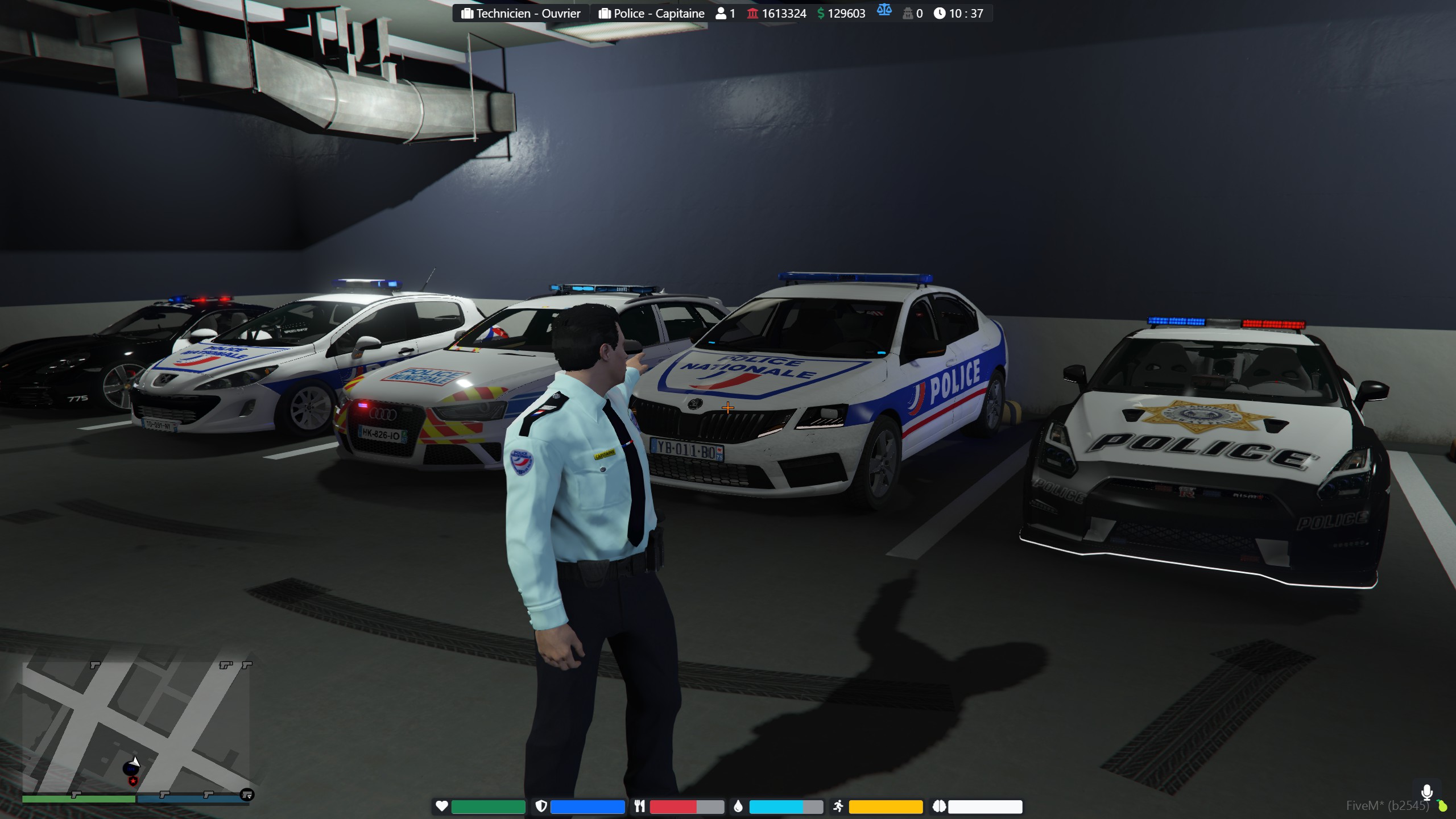Click the brain stress status icon
This screenshot has height=819, width=1456.
point(939,806)
